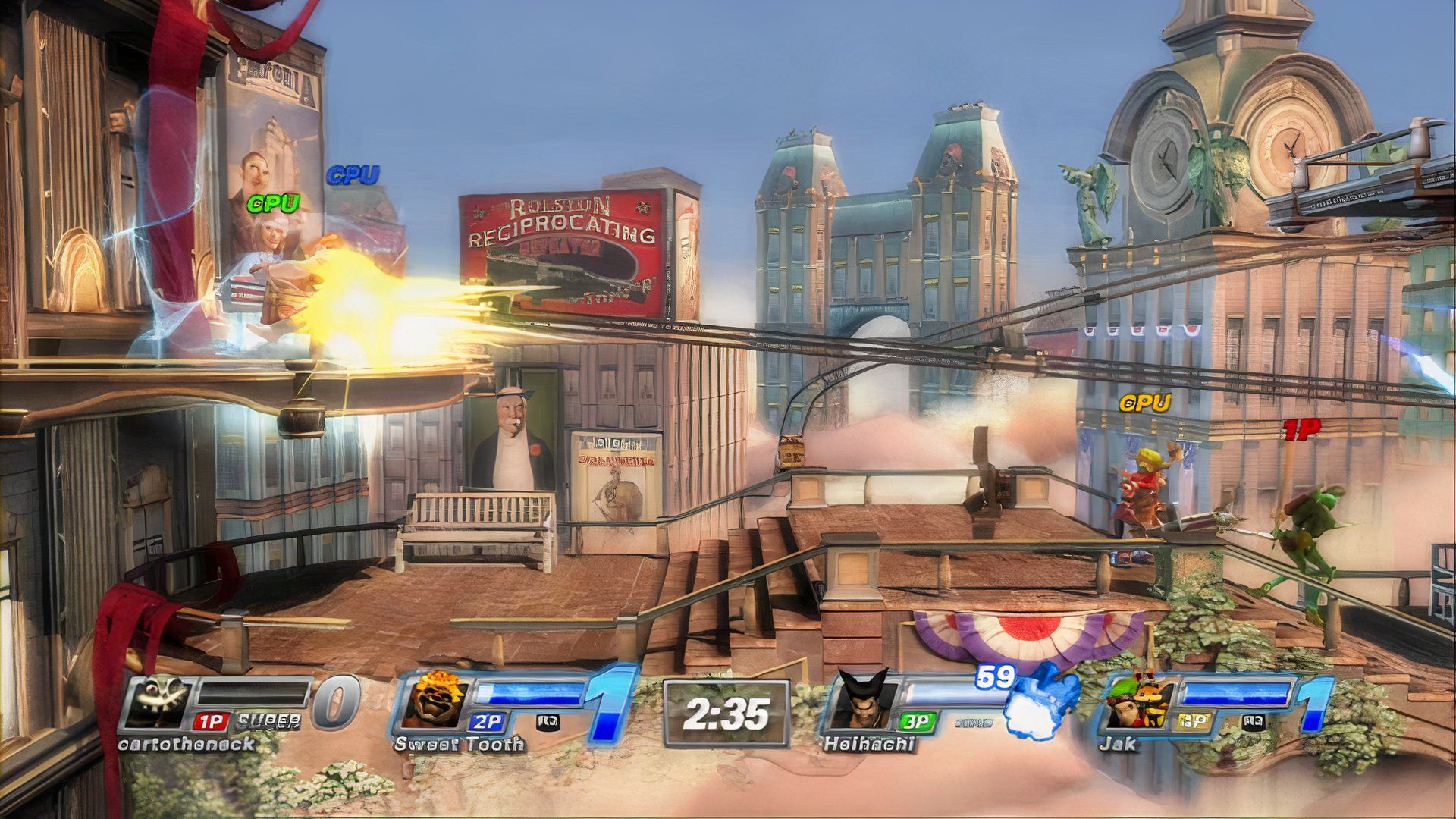Expand the SUPER label on cartothenock's HUD

point(268,721)
